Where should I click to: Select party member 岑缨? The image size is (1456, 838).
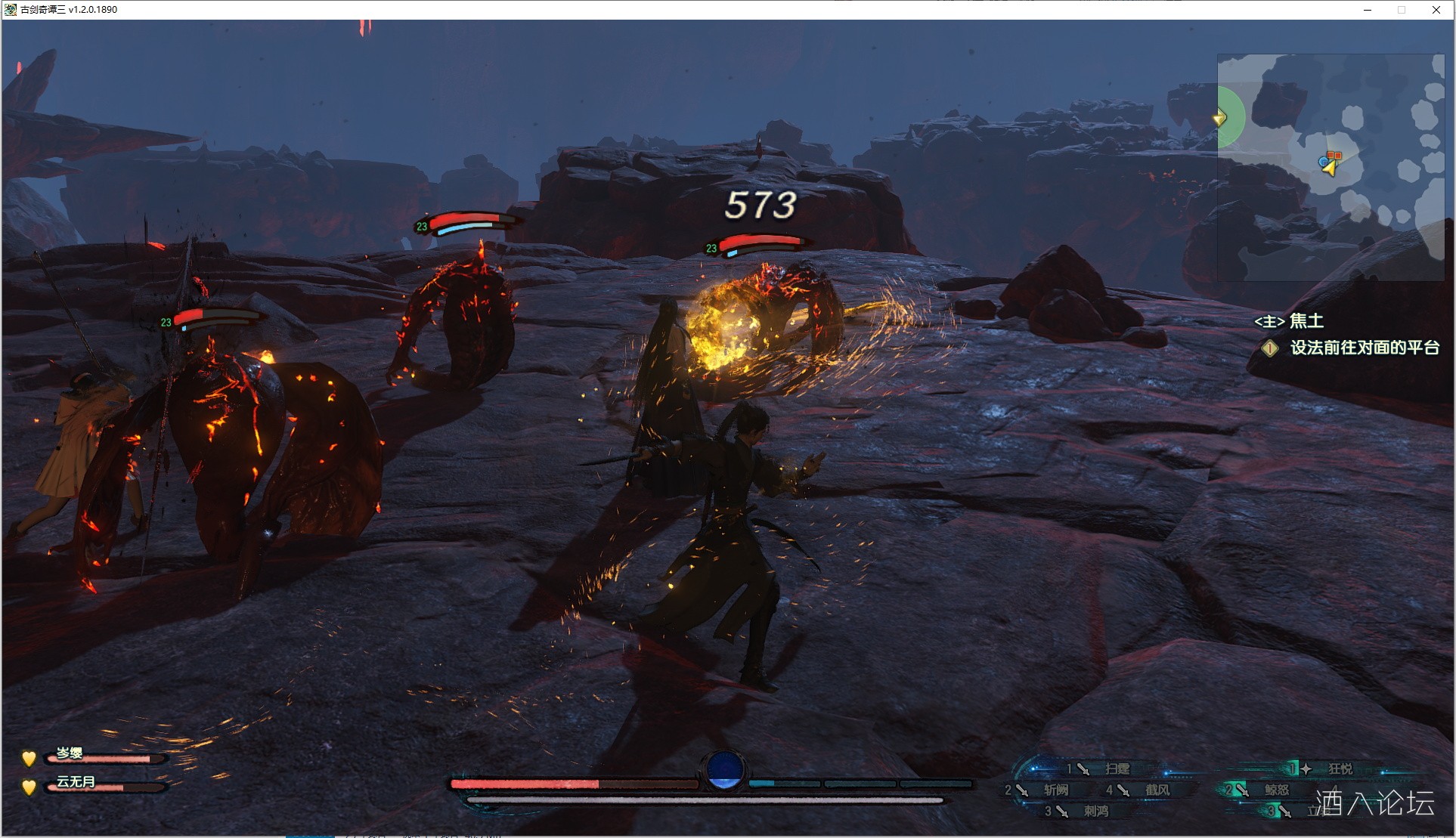[70, 753]
